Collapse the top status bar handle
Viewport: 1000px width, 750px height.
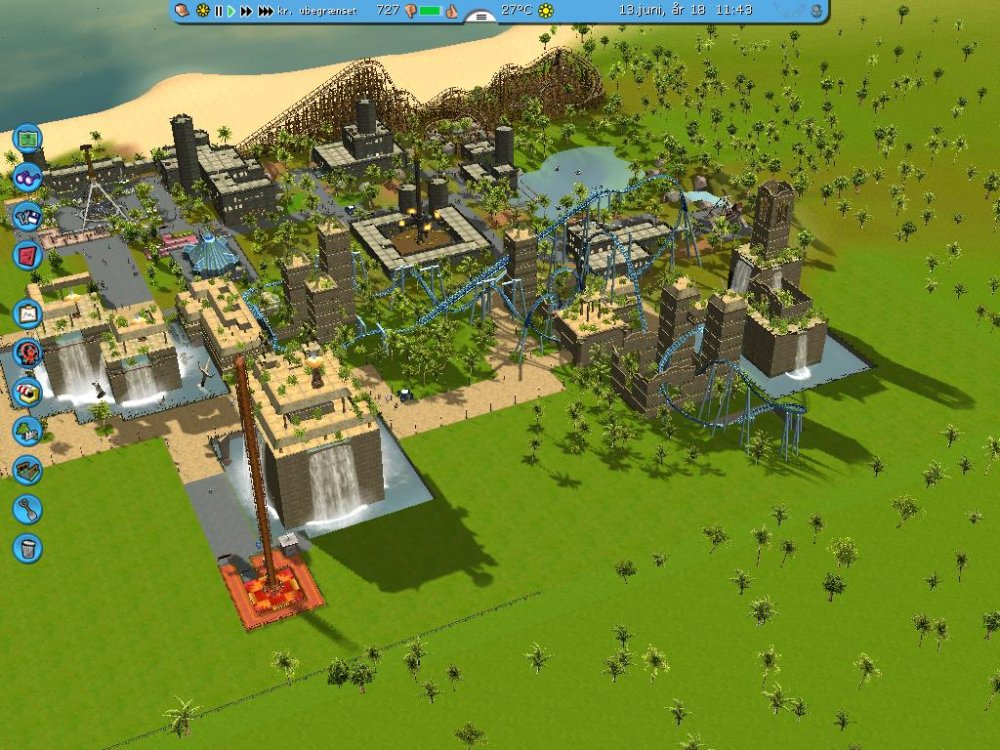click(x=482, y=17)
